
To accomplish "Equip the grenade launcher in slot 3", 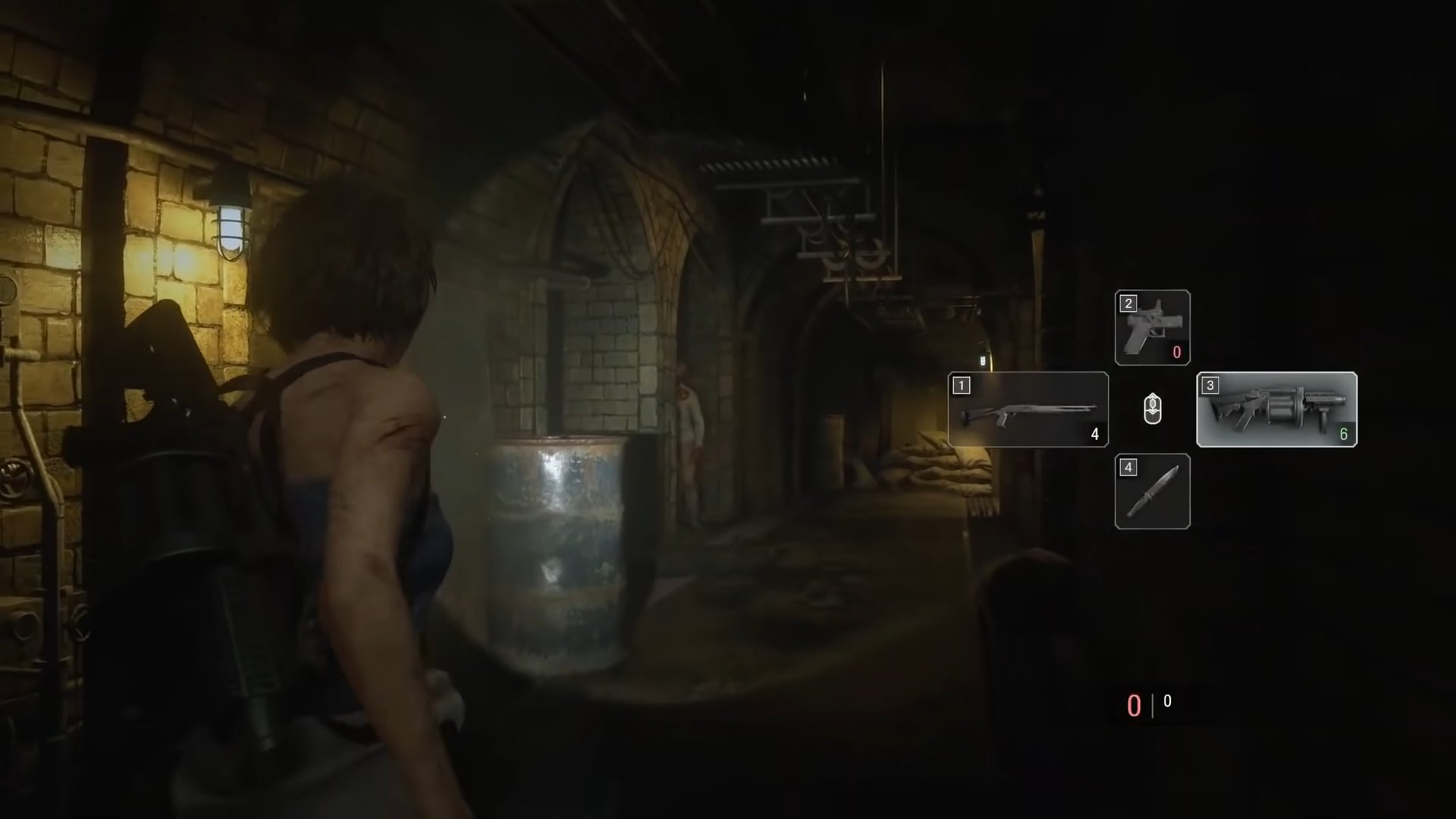I will point(1276,409).
